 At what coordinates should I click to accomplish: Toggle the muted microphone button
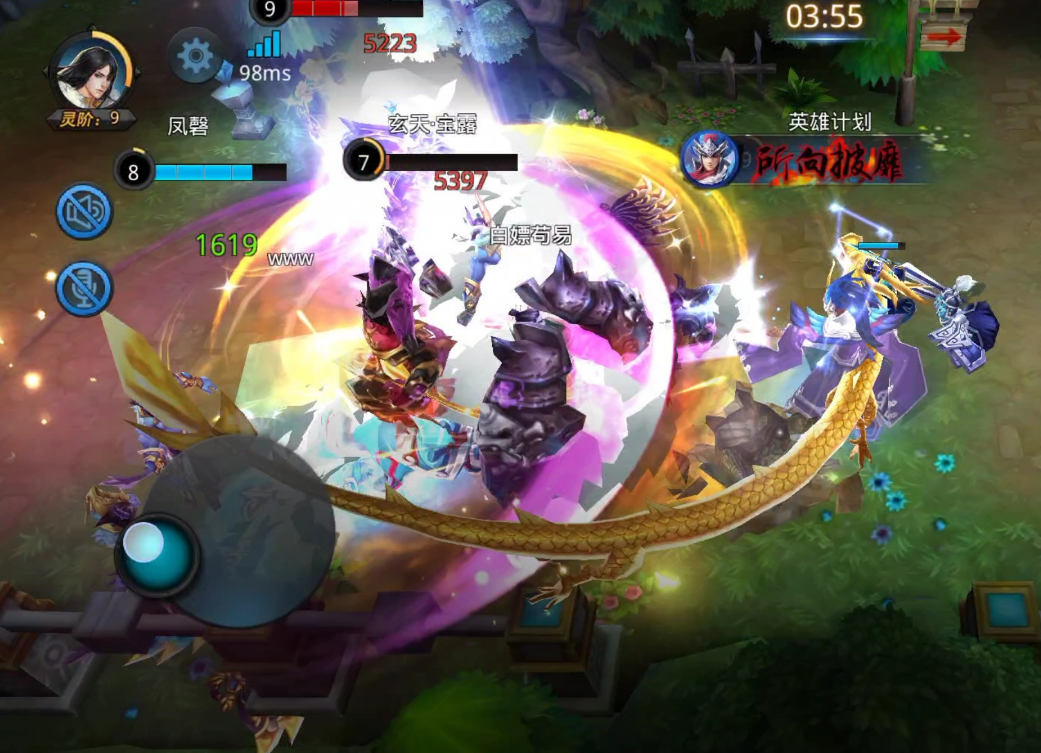[x=84, y=287]
